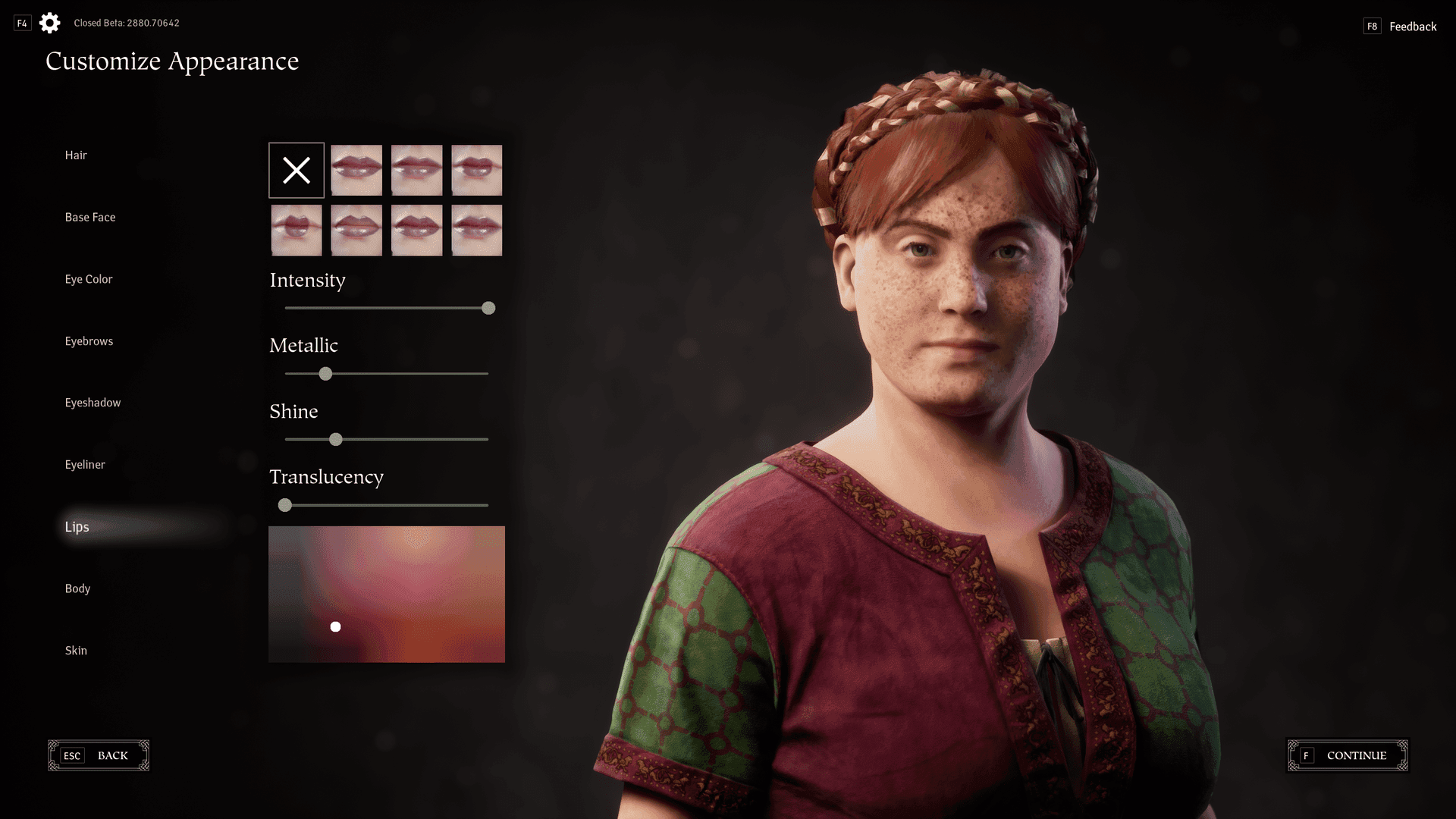1456x819 pixels.
Task: Click the Translucency slider handle
Action: 285,505
